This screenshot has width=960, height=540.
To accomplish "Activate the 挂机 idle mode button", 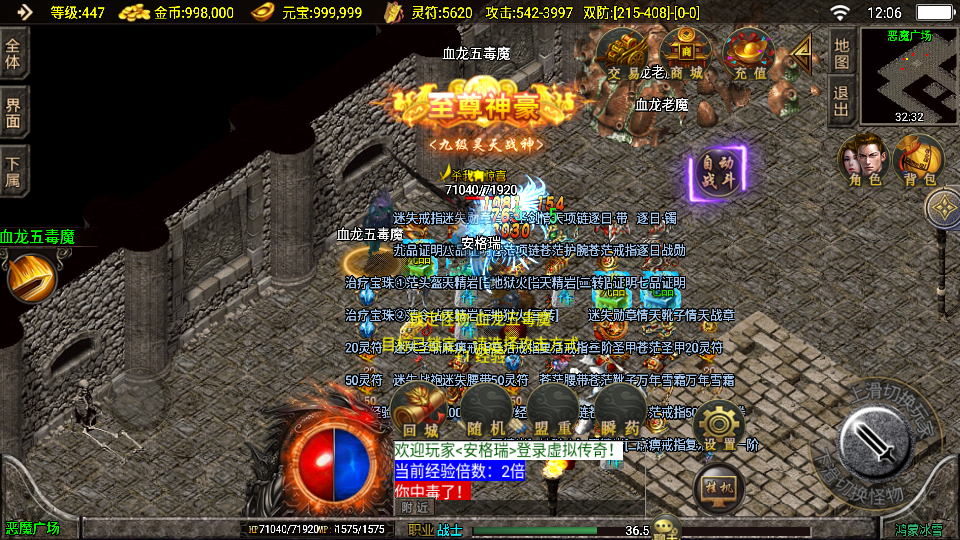I will [718, 487].
